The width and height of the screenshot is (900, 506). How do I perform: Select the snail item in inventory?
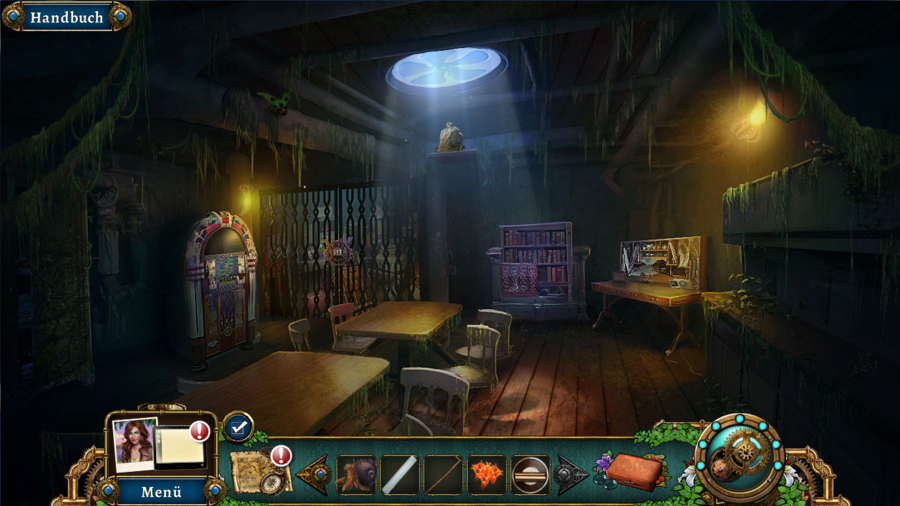[x=356, y=474]
